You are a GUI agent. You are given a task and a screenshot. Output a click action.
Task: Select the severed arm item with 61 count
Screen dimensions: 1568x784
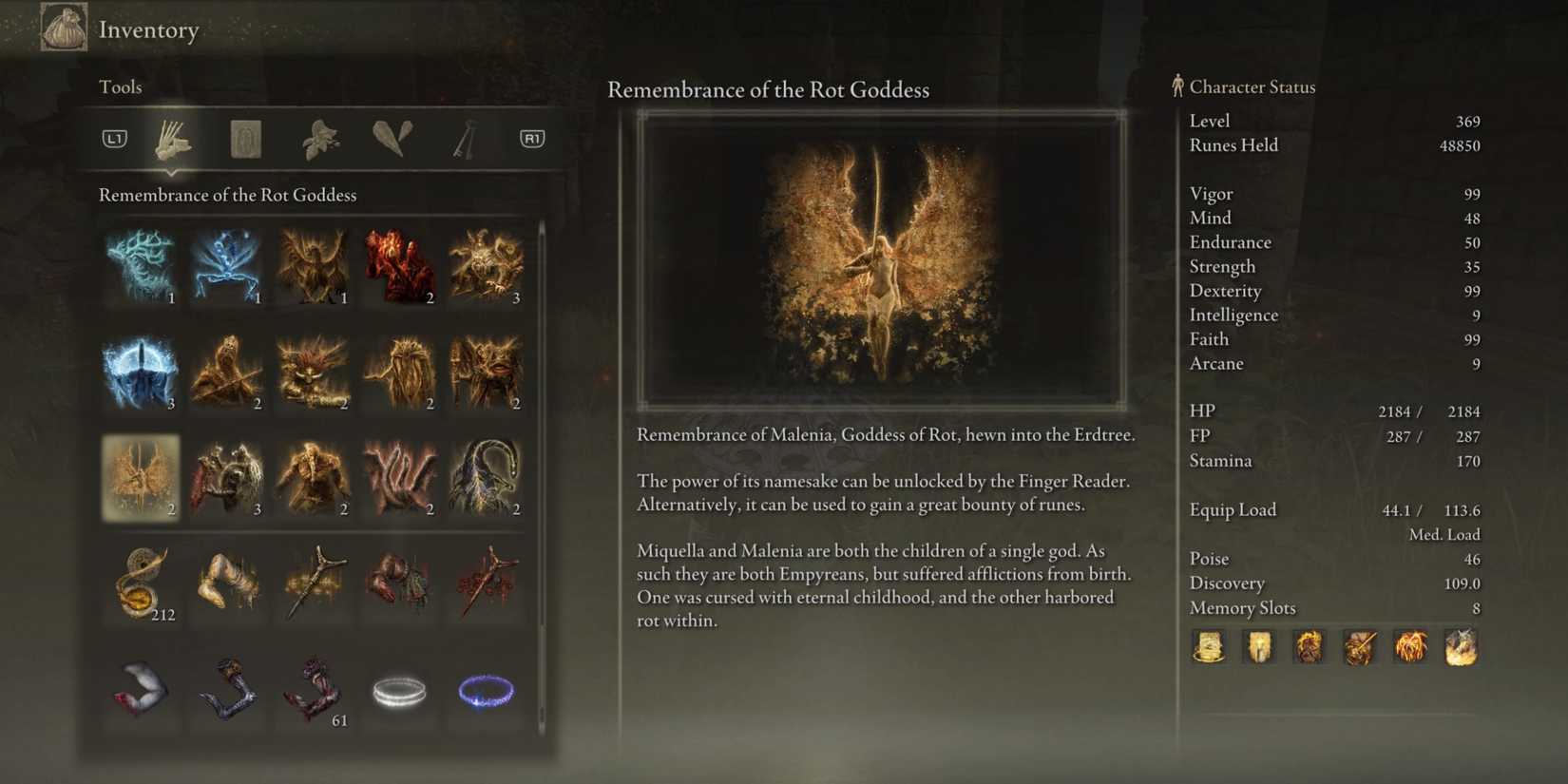(x=314, y=691)
